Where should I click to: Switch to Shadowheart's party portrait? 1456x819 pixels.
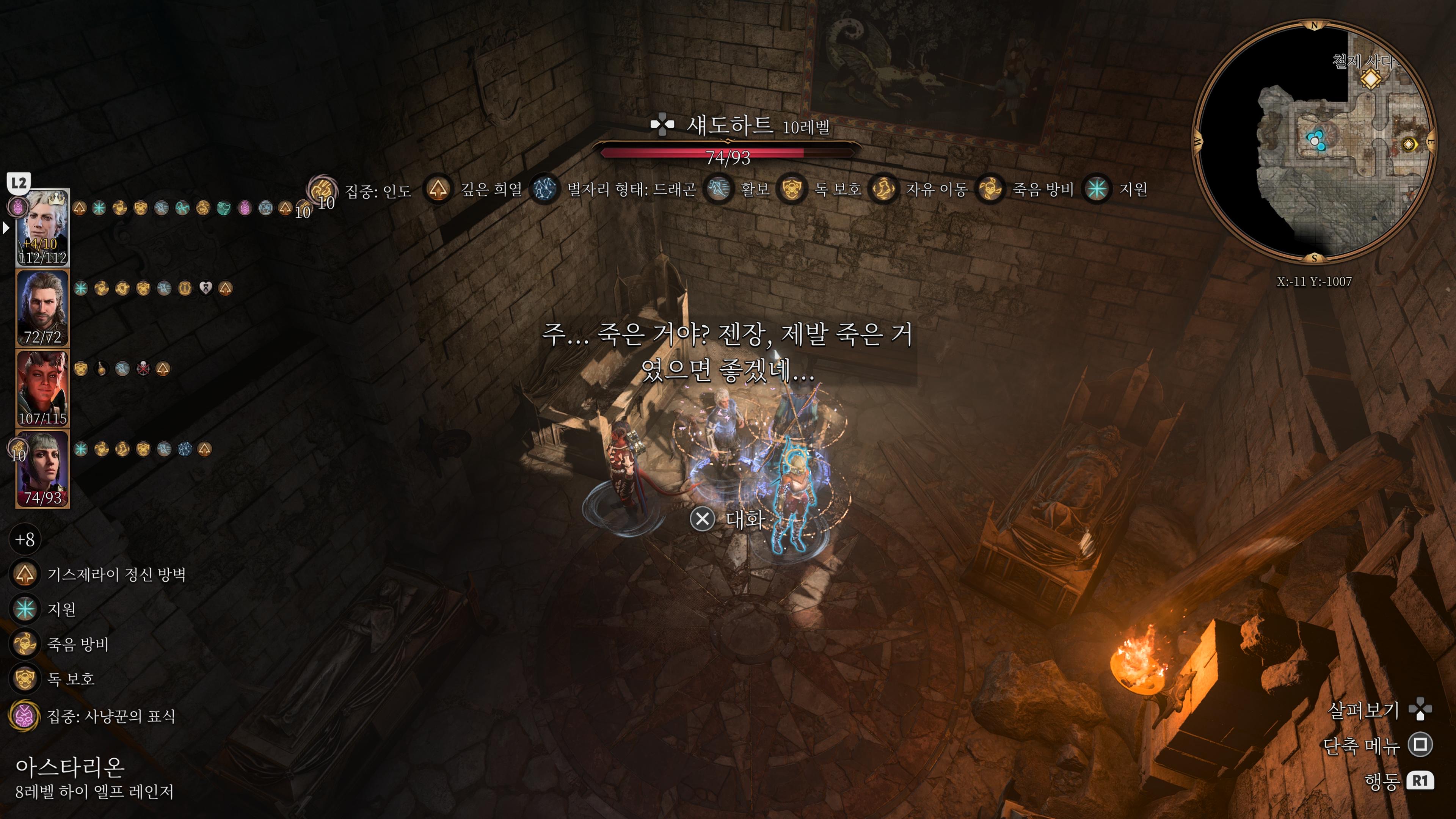[42, 469]
